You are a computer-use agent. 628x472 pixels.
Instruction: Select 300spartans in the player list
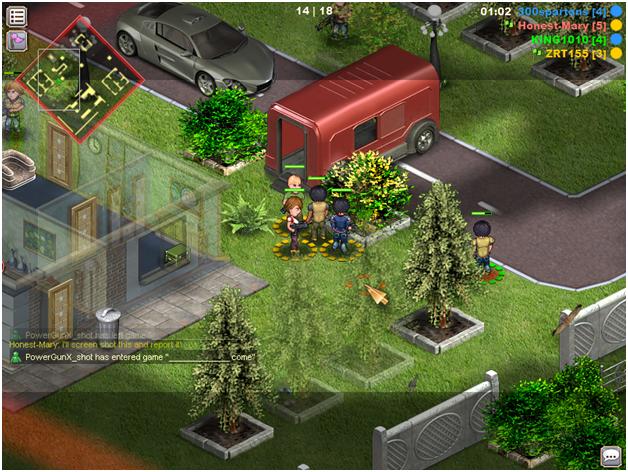pos(562,11)
